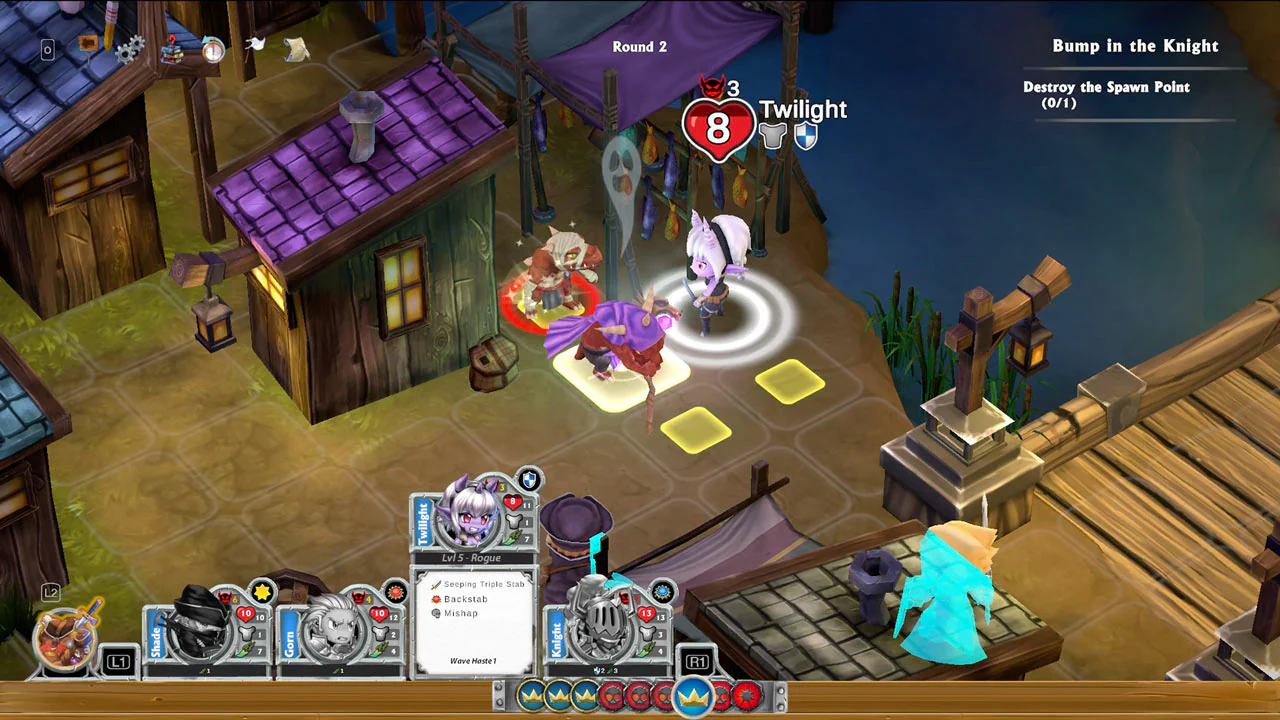Viewport: 1280px width, 720px height.
Task: Click the blue buff icon on Knight's card
Action: 663,591
